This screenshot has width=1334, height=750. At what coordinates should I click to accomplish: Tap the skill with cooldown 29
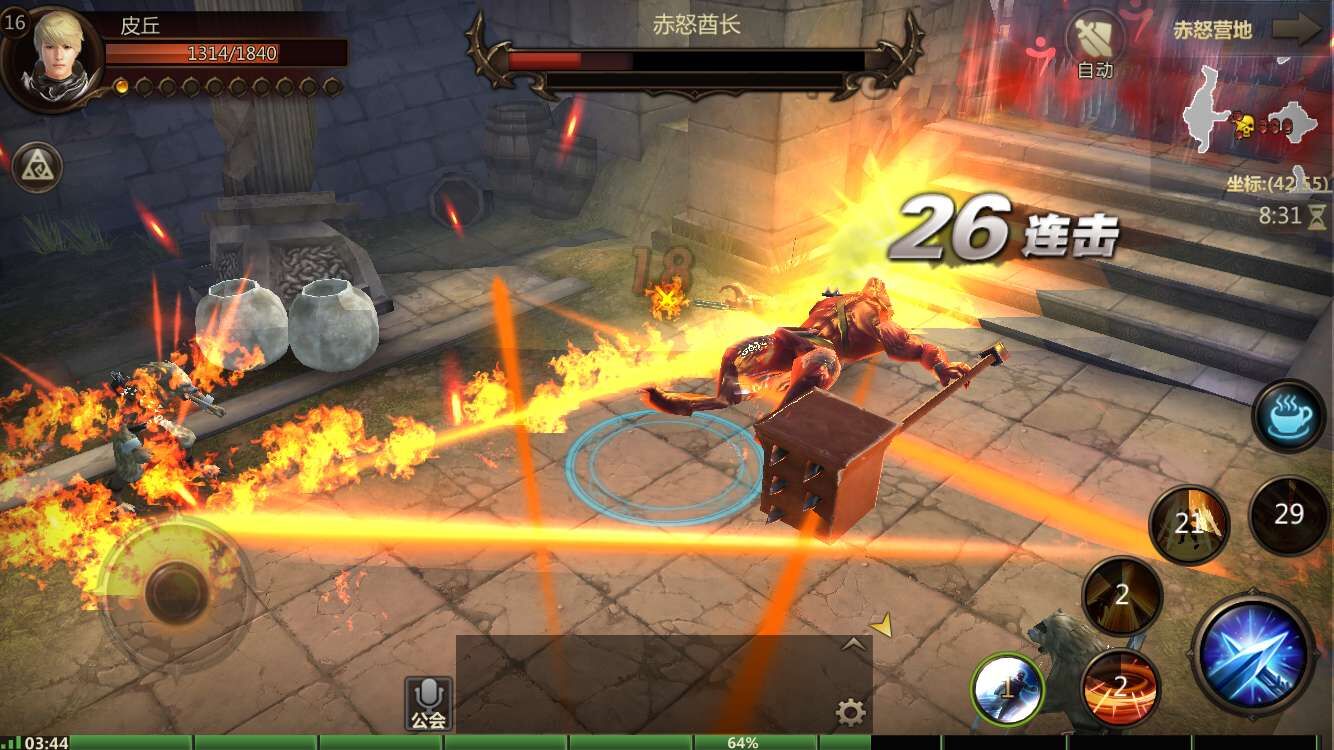(x=1288, y=515)
